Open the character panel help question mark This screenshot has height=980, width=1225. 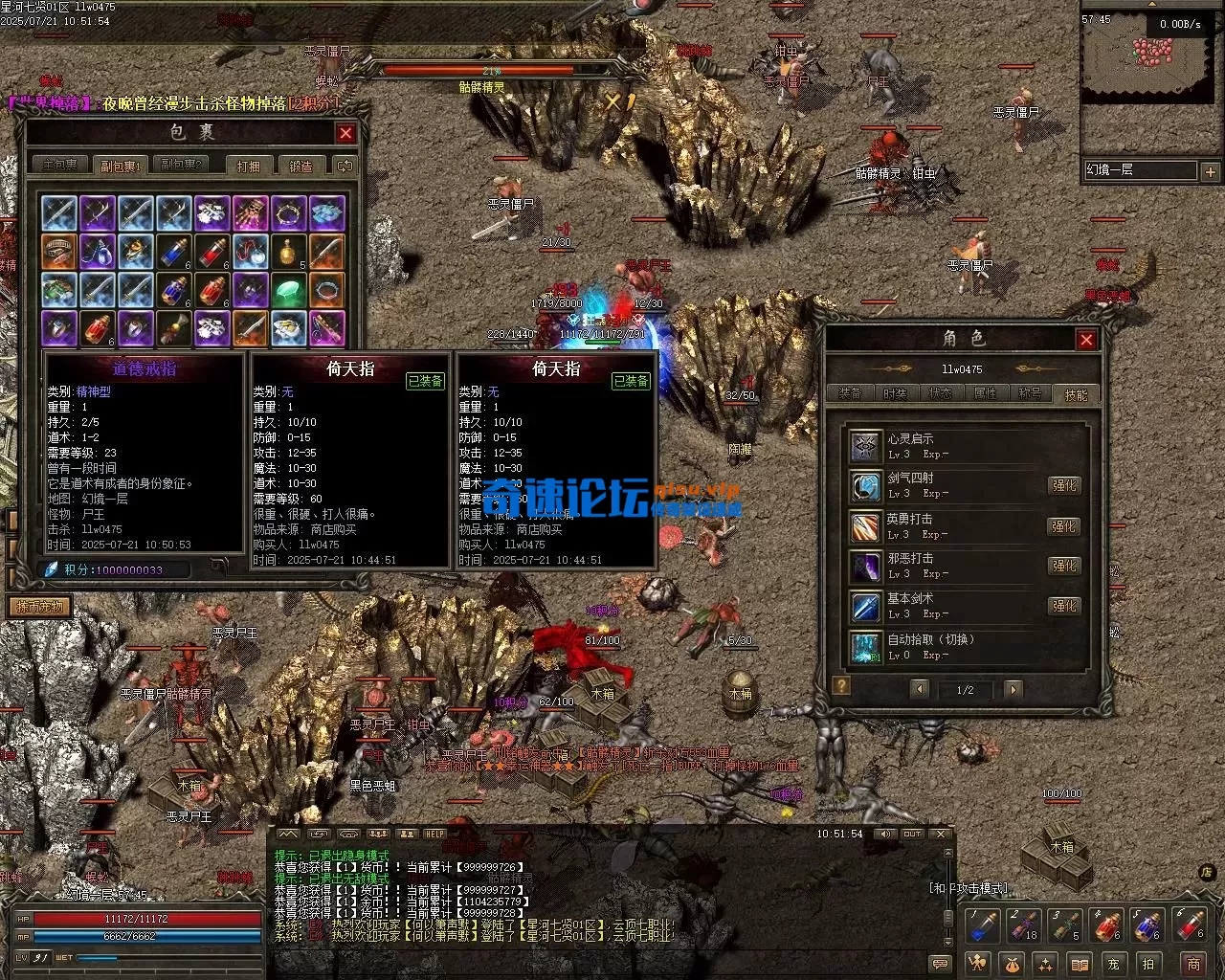point(841,685)
